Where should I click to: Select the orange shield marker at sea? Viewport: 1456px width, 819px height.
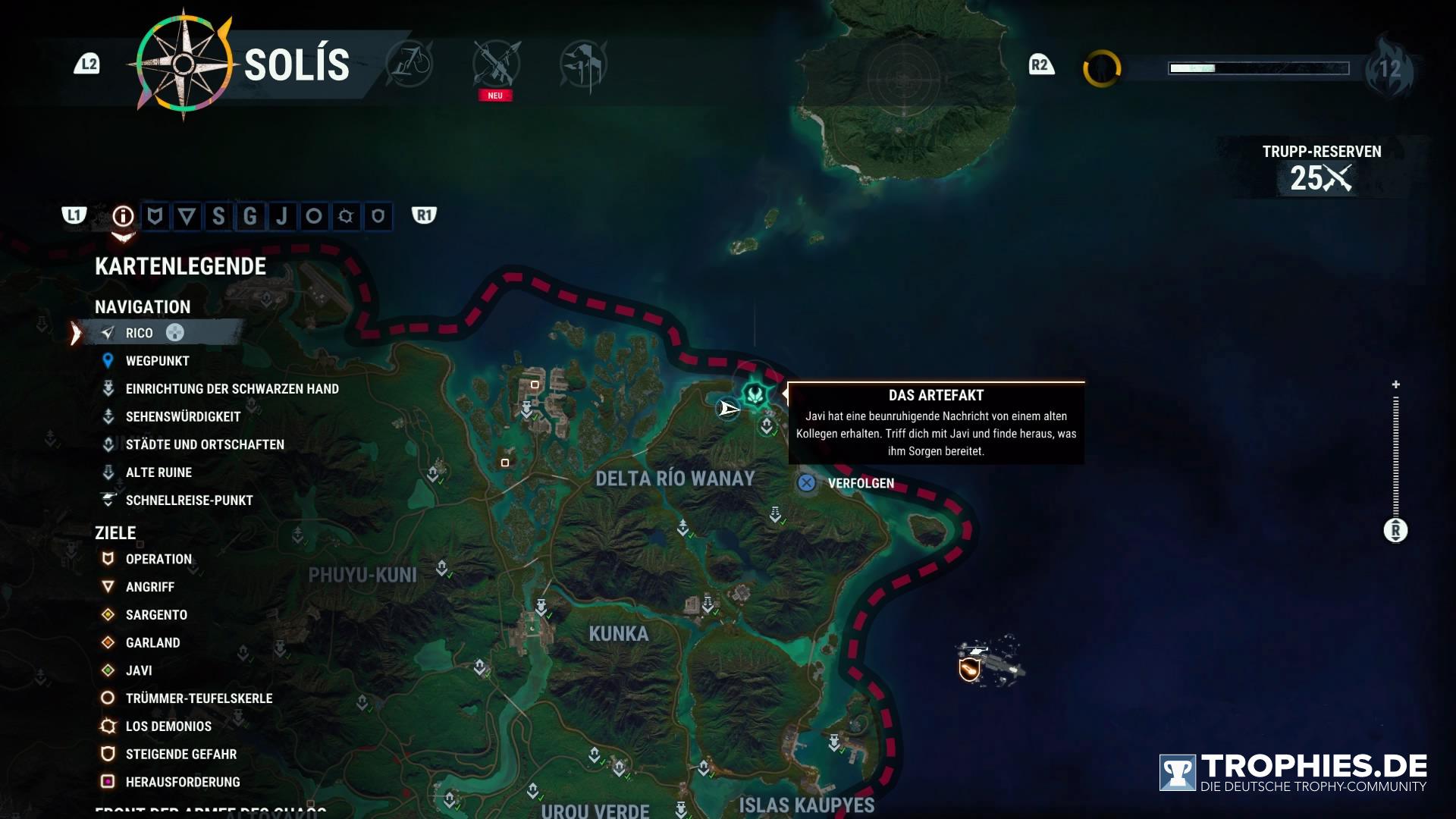pyautogui.click(x=969, y=670)
